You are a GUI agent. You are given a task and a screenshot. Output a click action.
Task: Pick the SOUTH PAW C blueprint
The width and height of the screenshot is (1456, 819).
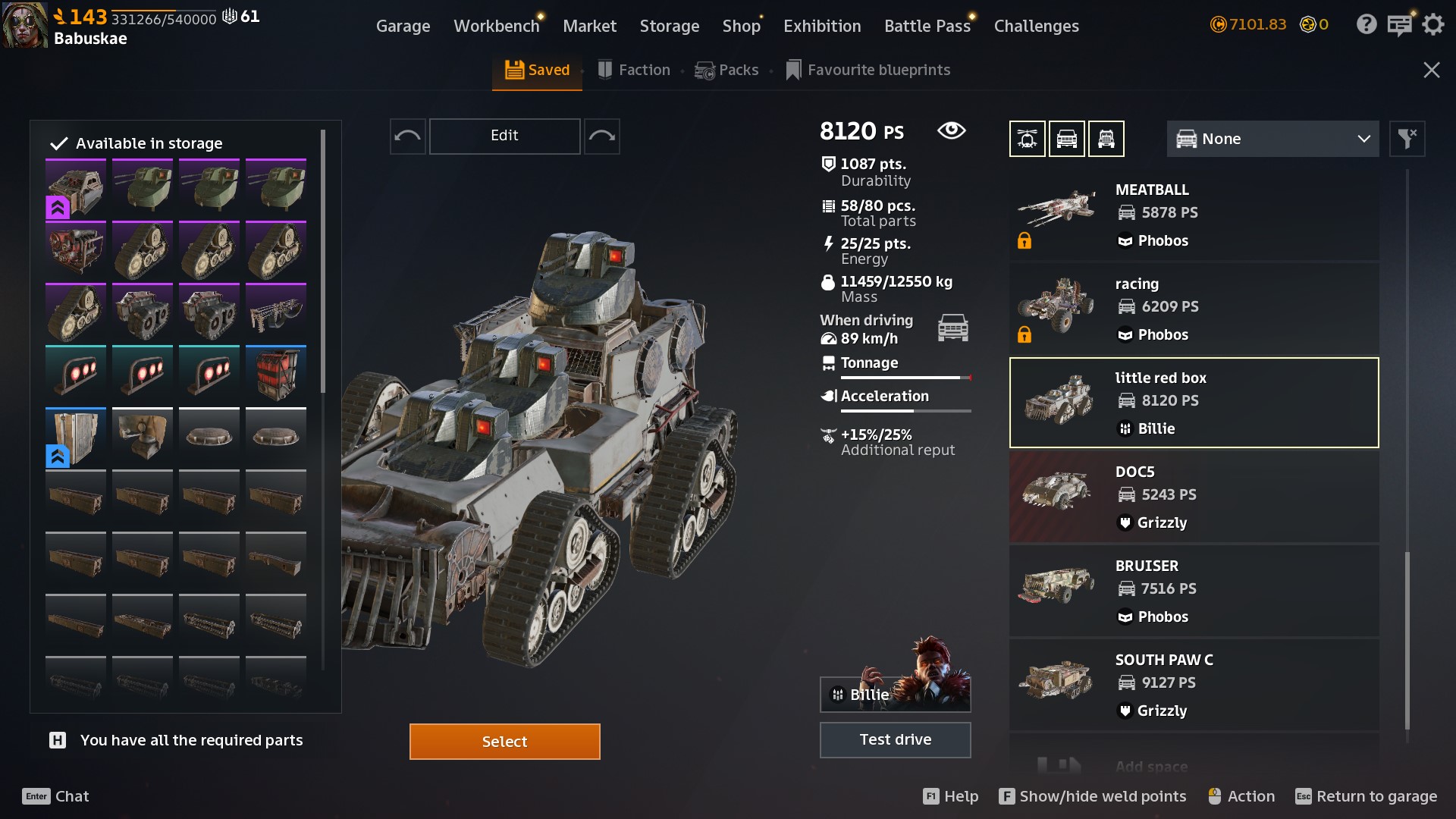(1194, 686)
